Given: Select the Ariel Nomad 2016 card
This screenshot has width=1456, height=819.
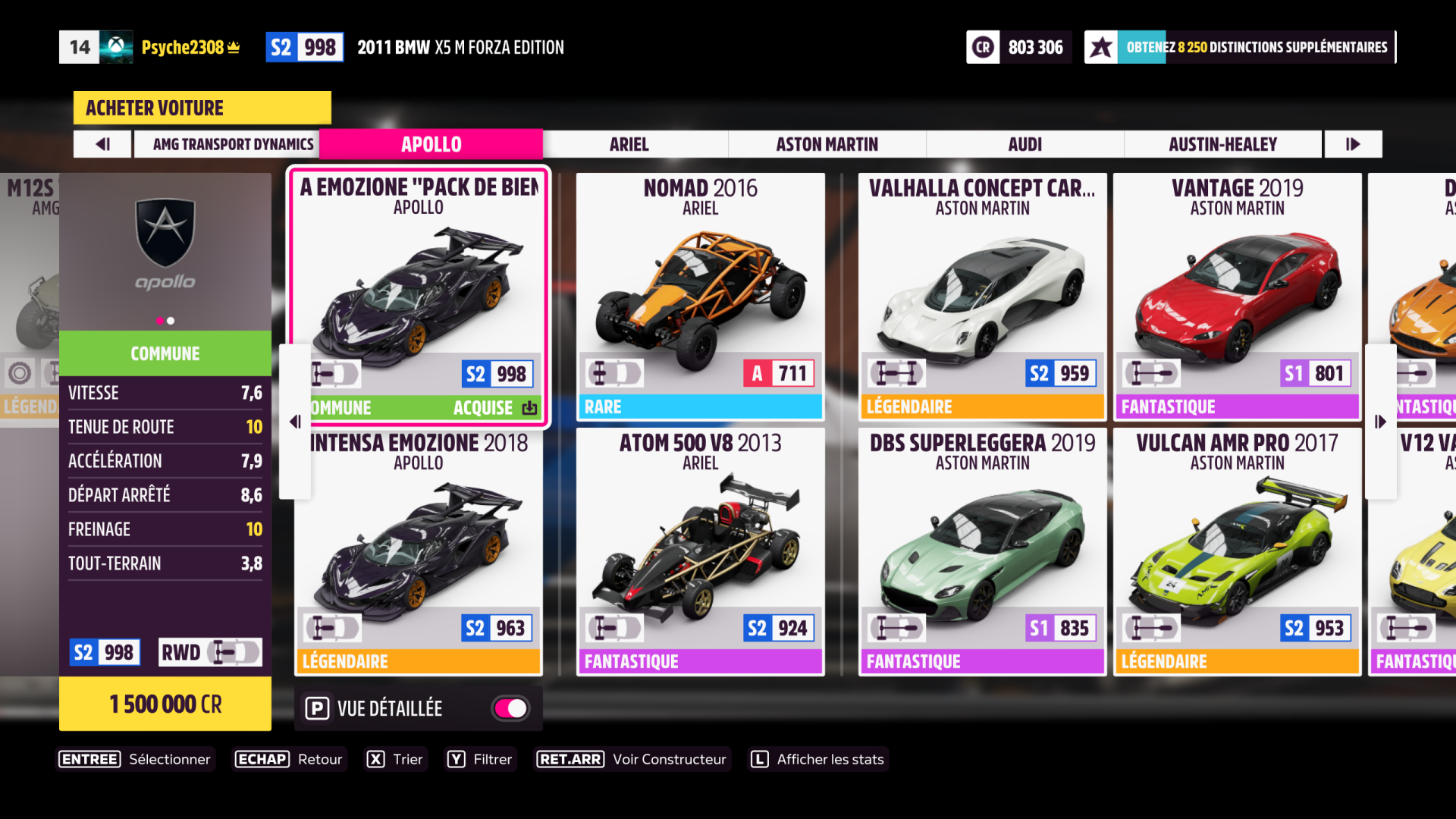Looking at the screenshot, I should click(x=700, y=296).
